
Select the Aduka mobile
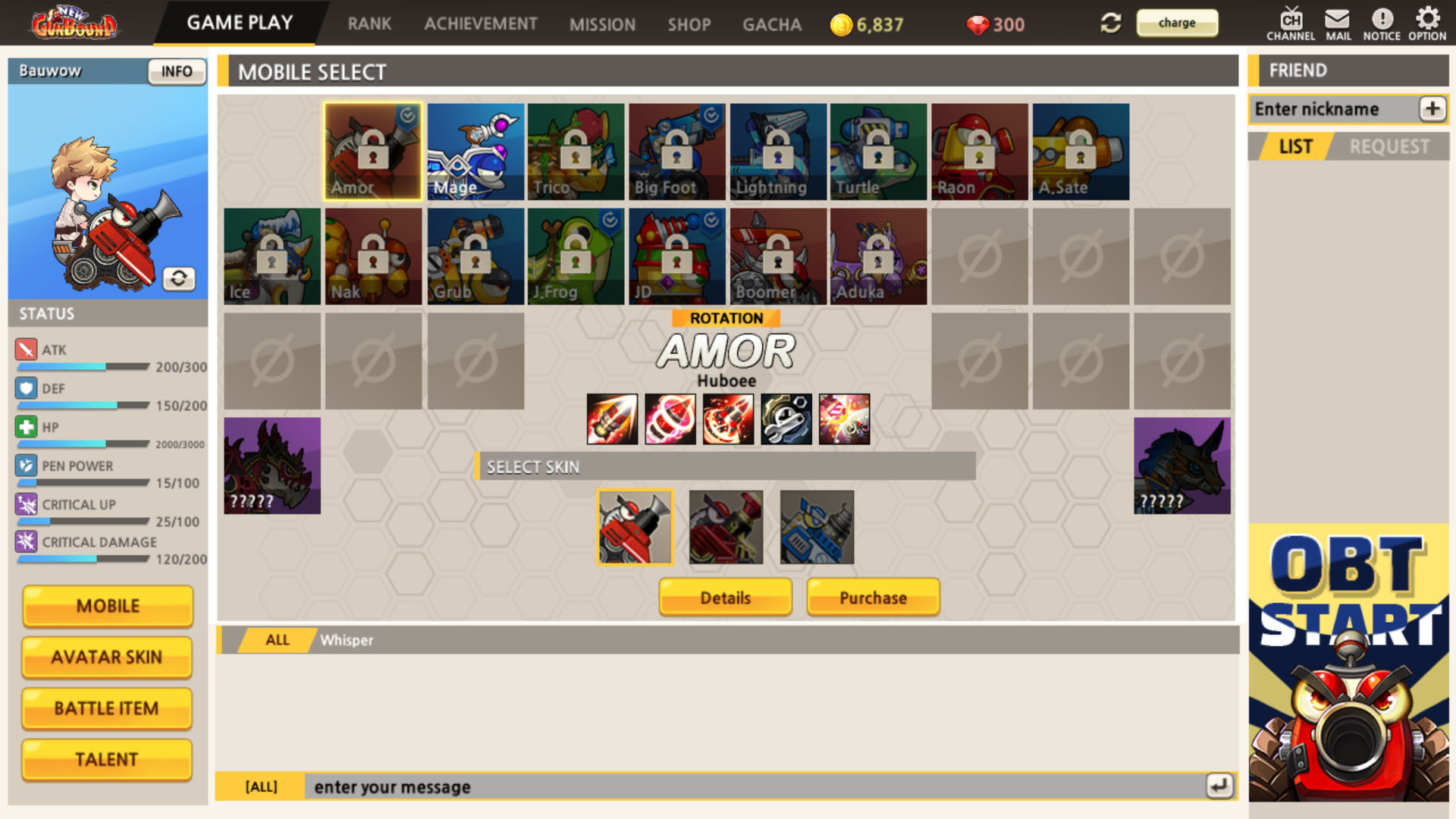coord(877,256)
